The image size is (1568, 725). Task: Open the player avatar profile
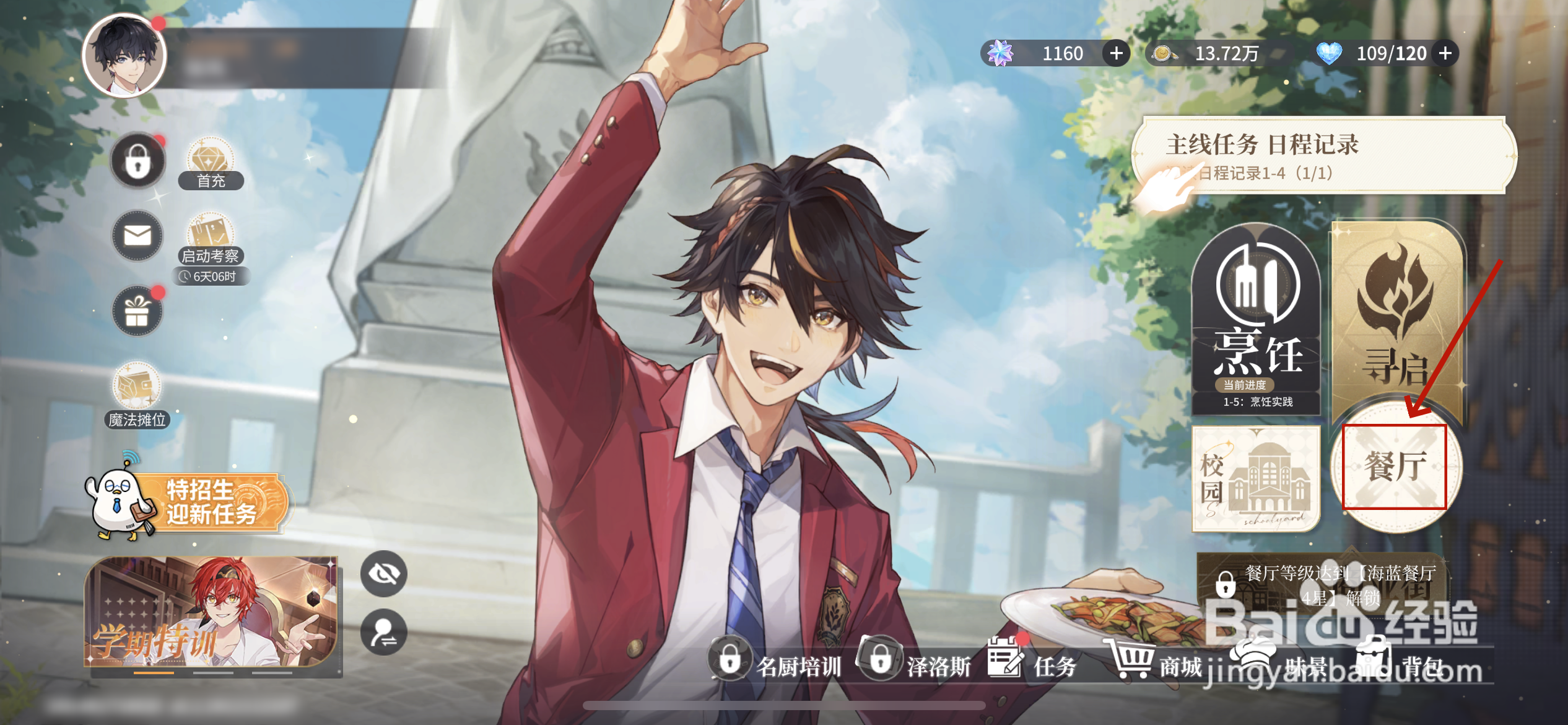pyautogui.click(x=124, y=55)
